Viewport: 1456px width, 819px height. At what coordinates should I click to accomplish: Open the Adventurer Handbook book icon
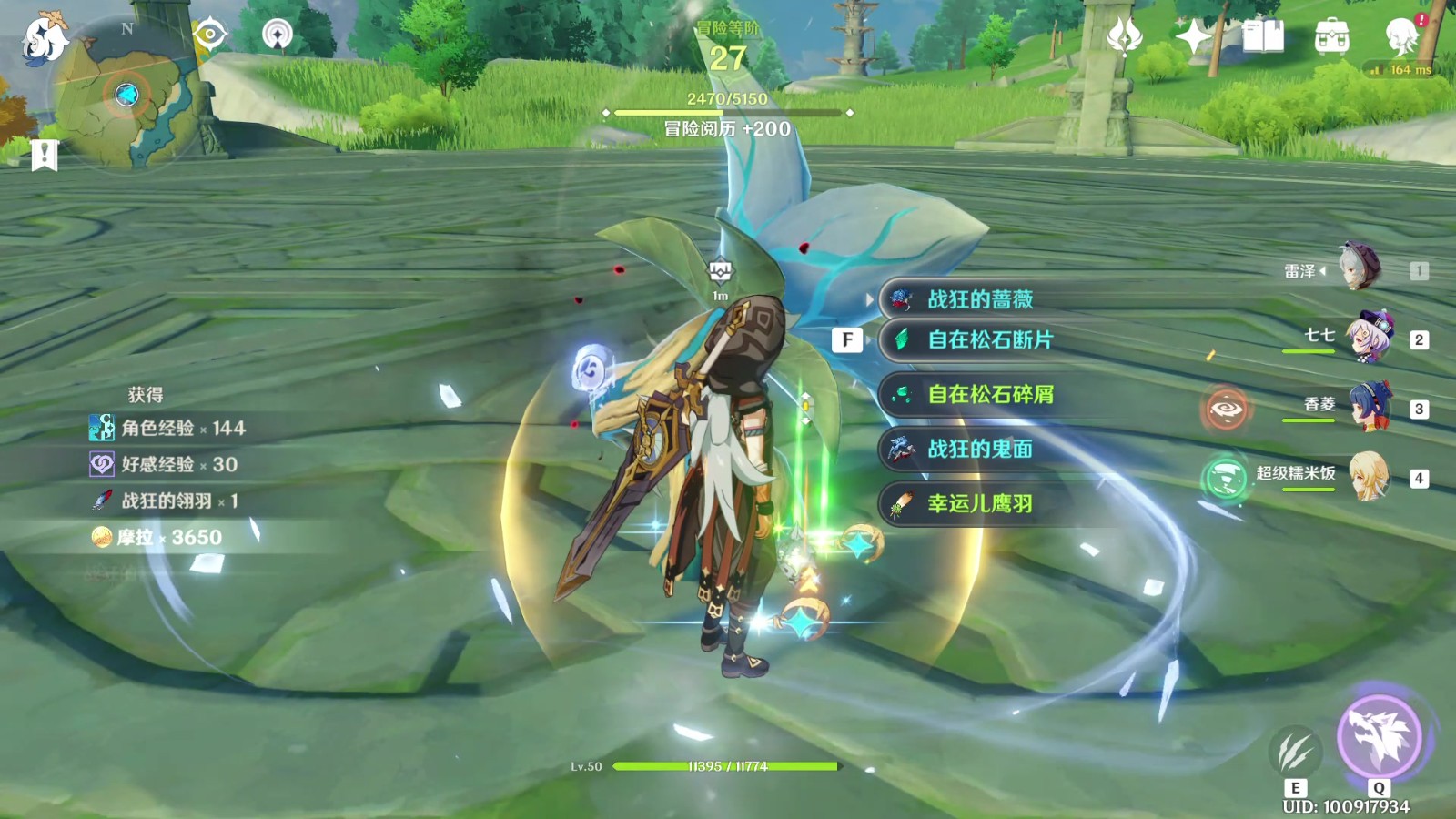(x=1262, y=36)
